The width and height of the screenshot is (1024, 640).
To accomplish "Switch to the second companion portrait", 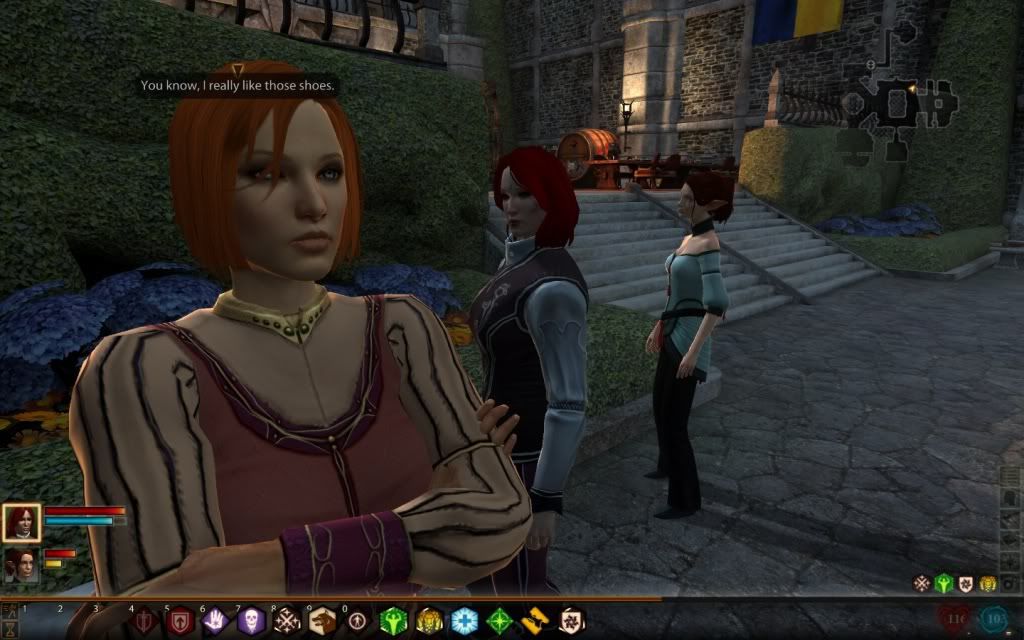I will [x=21, y=564].
